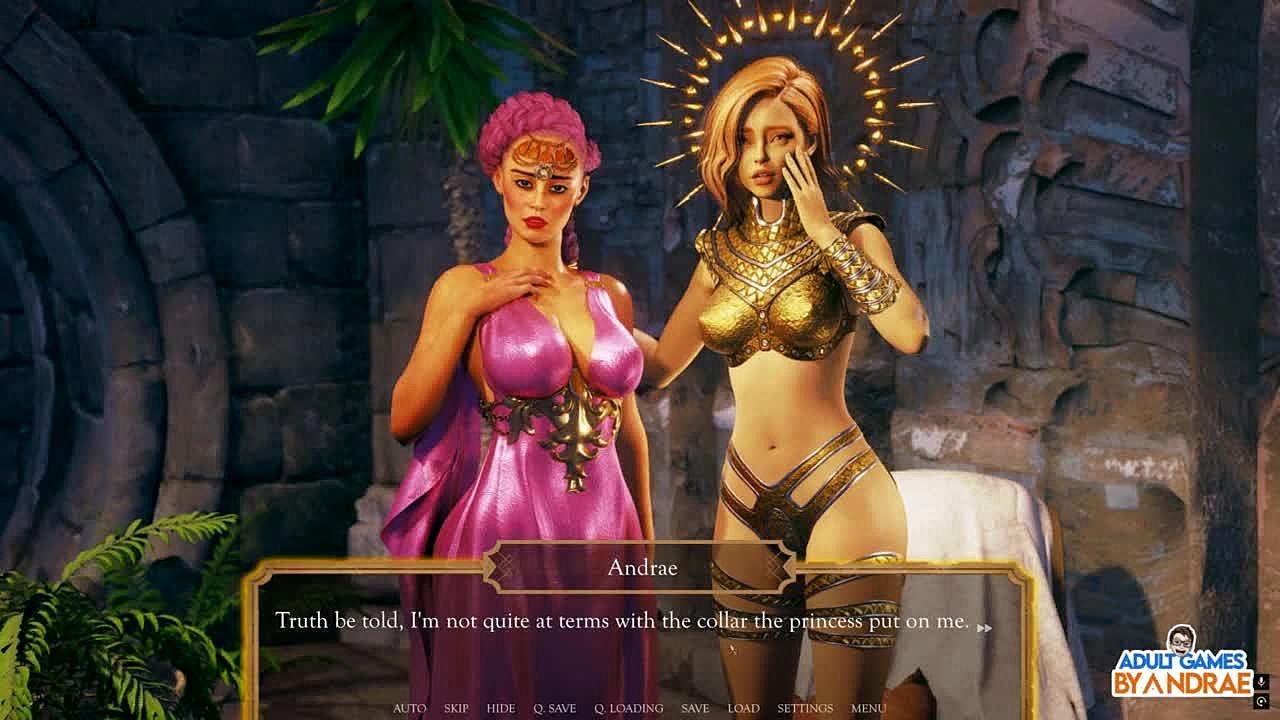Screen dimensions: 1280x720
Task: Toggle Auto dialogue advance
Action: coord(409,708)
